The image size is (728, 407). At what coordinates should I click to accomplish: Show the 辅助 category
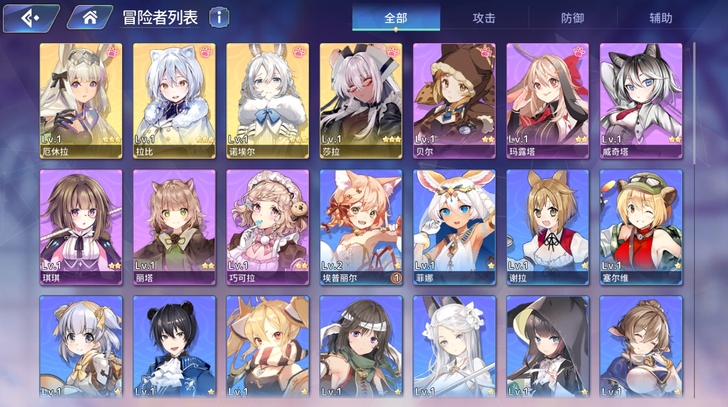660,18
